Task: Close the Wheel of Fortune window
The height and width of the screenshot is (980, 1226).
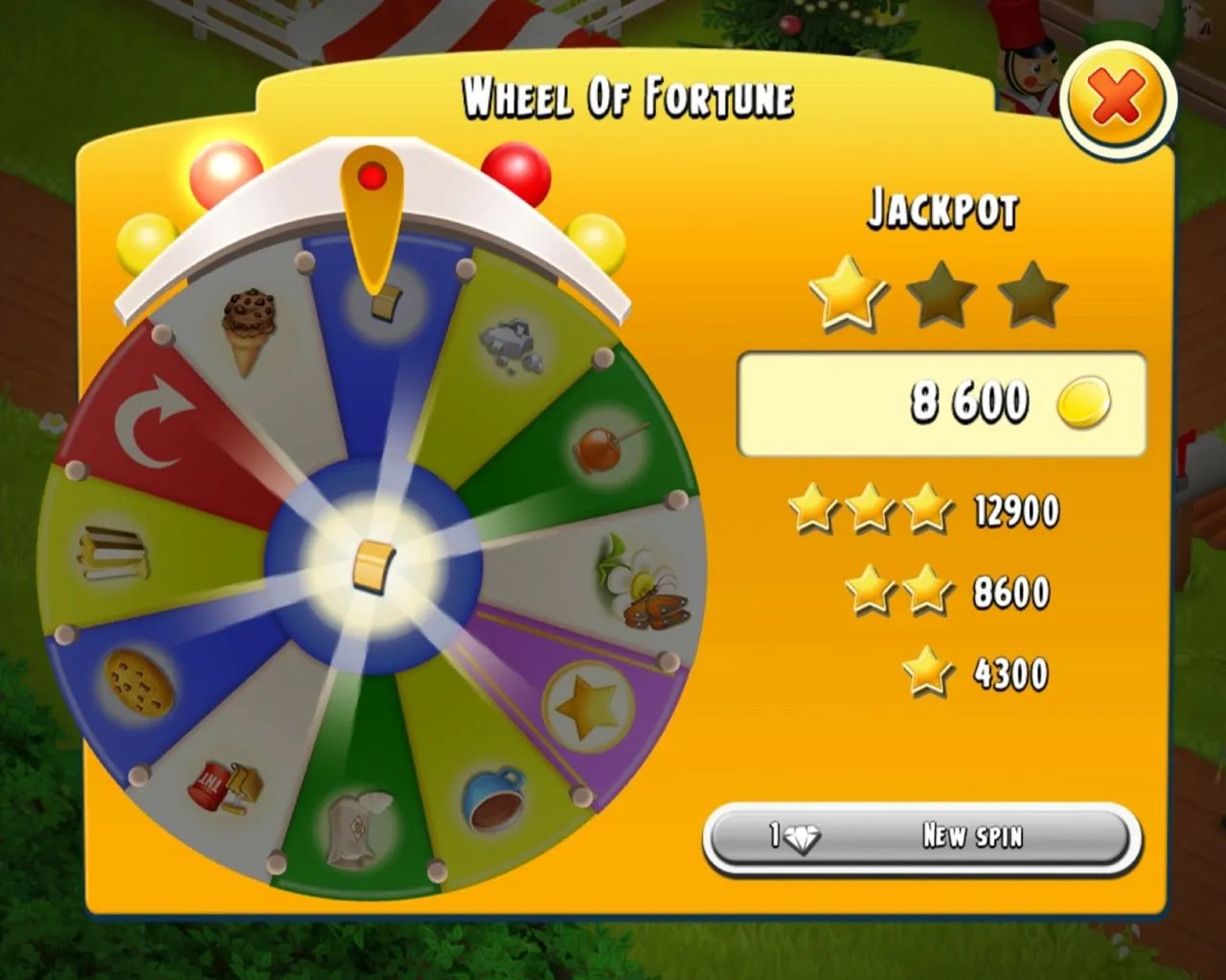Action: click(1117, 98)
